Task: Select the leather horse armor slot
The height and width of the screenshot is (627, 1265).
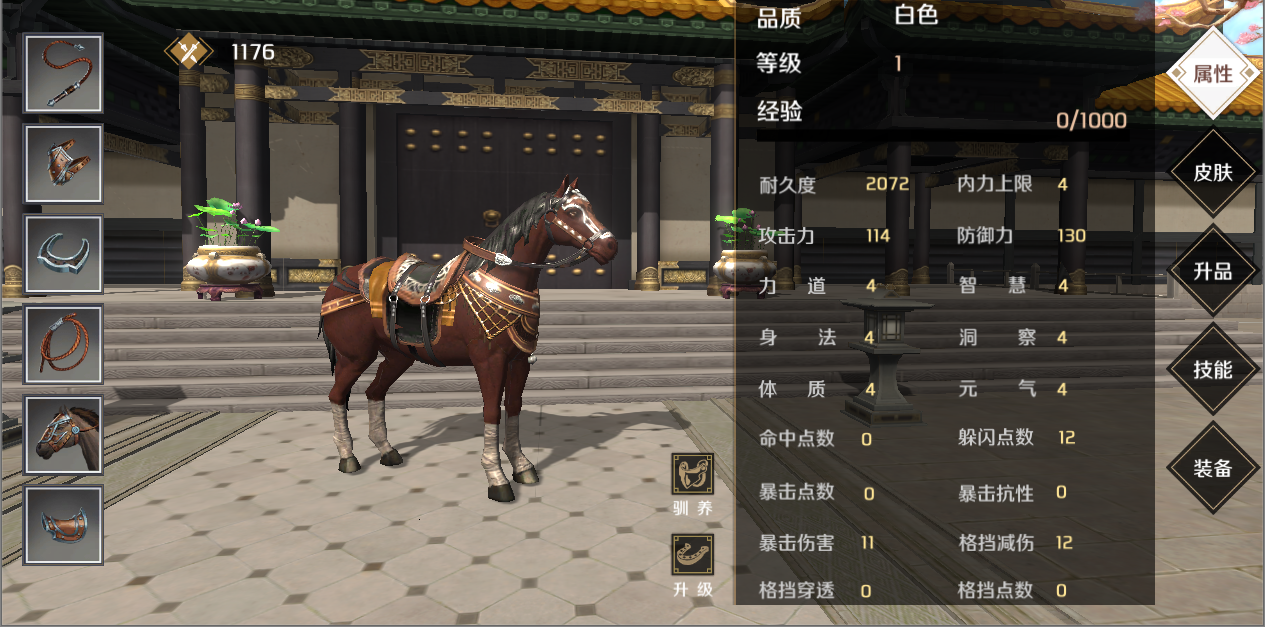Action: (x=64, y=164)
